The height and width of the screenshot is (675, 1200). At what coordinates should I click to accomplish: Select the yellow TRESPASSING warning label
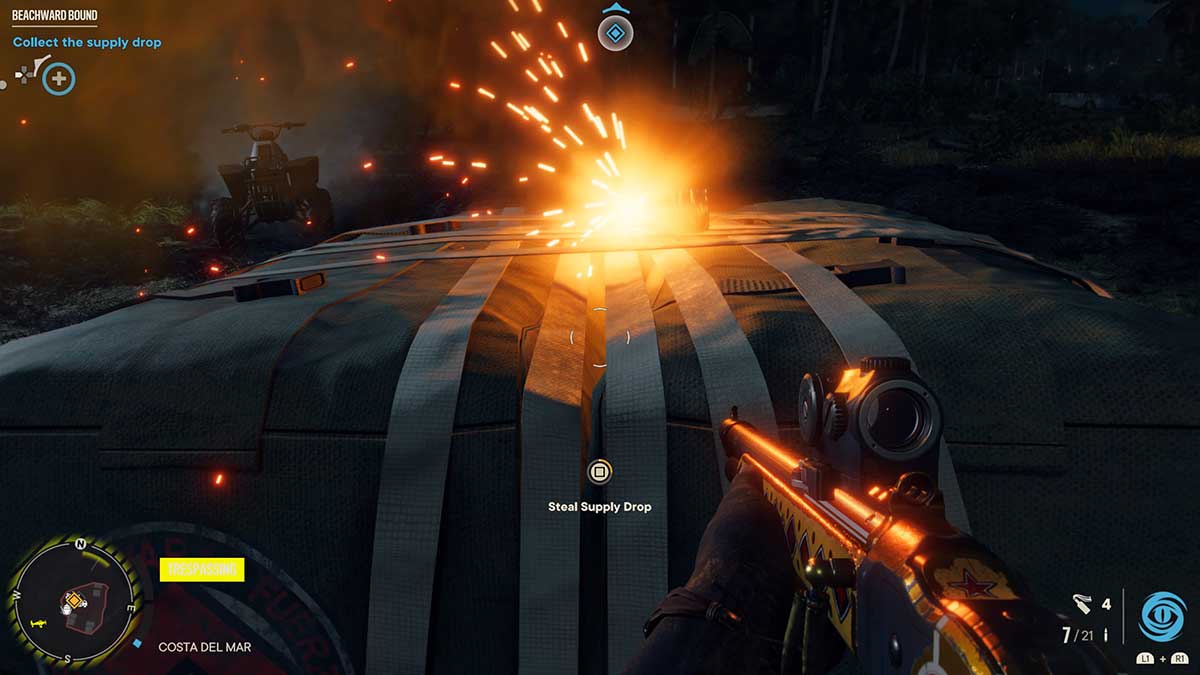(x=202, y=570)
